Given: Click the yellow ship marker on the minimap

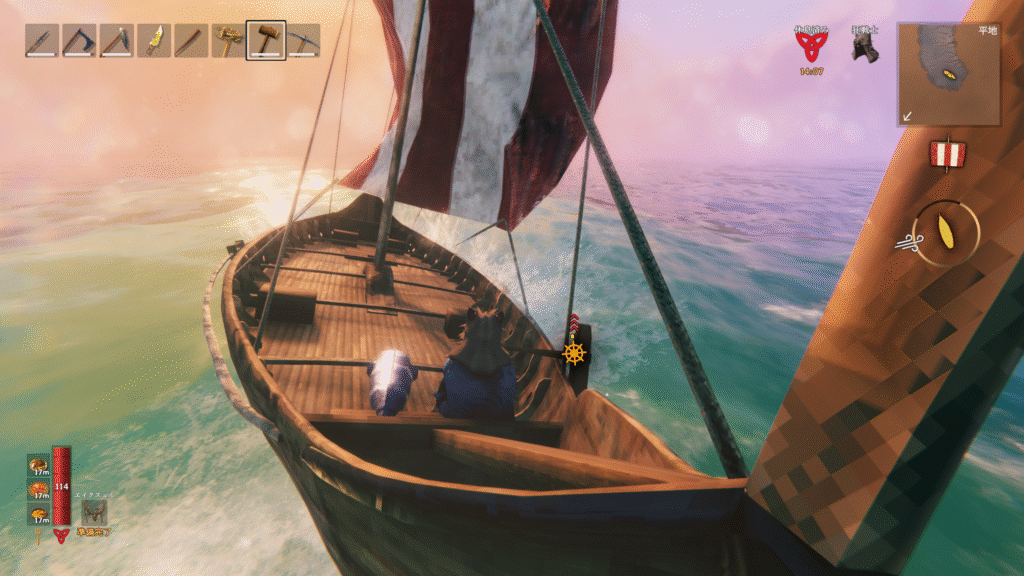Looking at the screenshot, I should [950, 76].
